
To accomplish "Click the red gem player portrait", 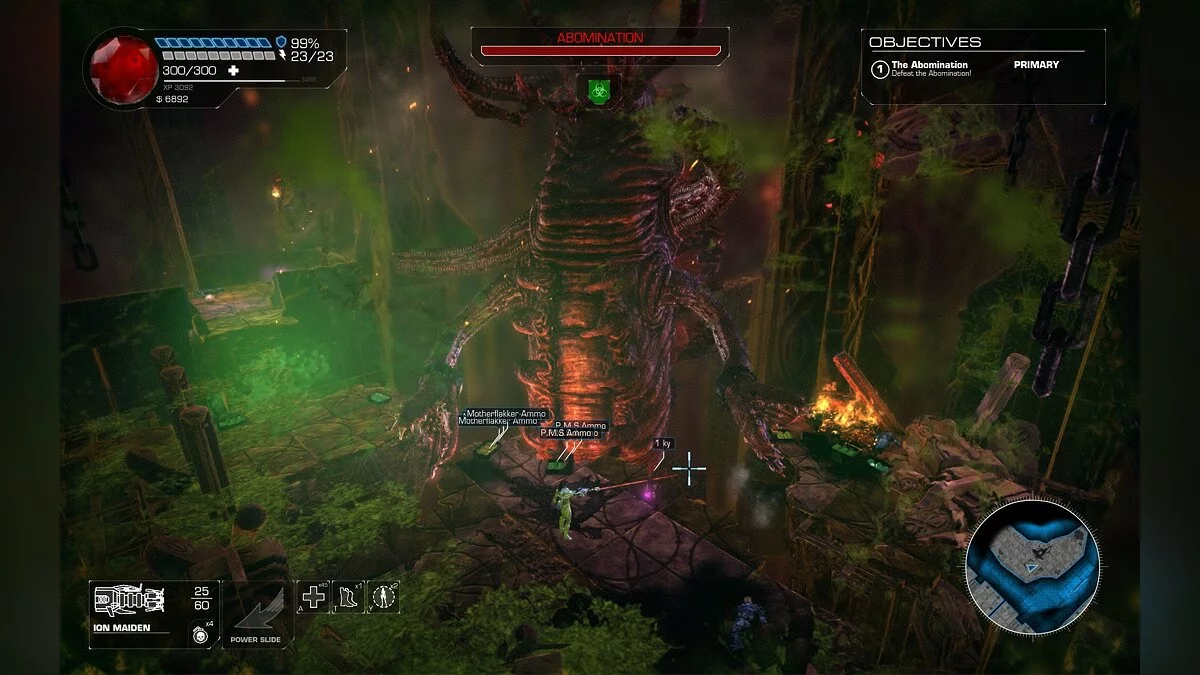I will (124, 67).
